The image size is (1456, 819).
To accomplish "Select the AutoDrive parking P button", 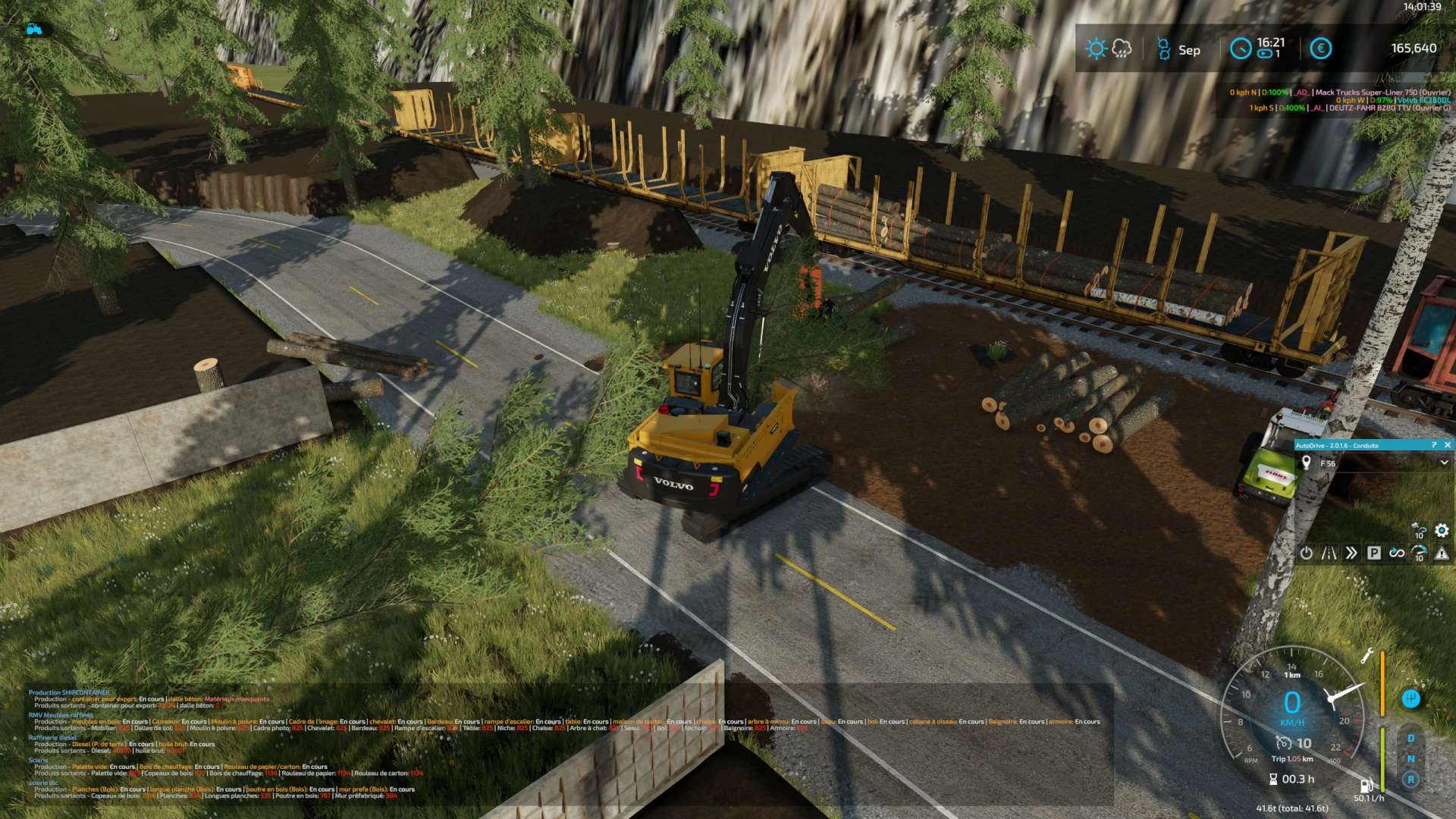I will 1373,554.
